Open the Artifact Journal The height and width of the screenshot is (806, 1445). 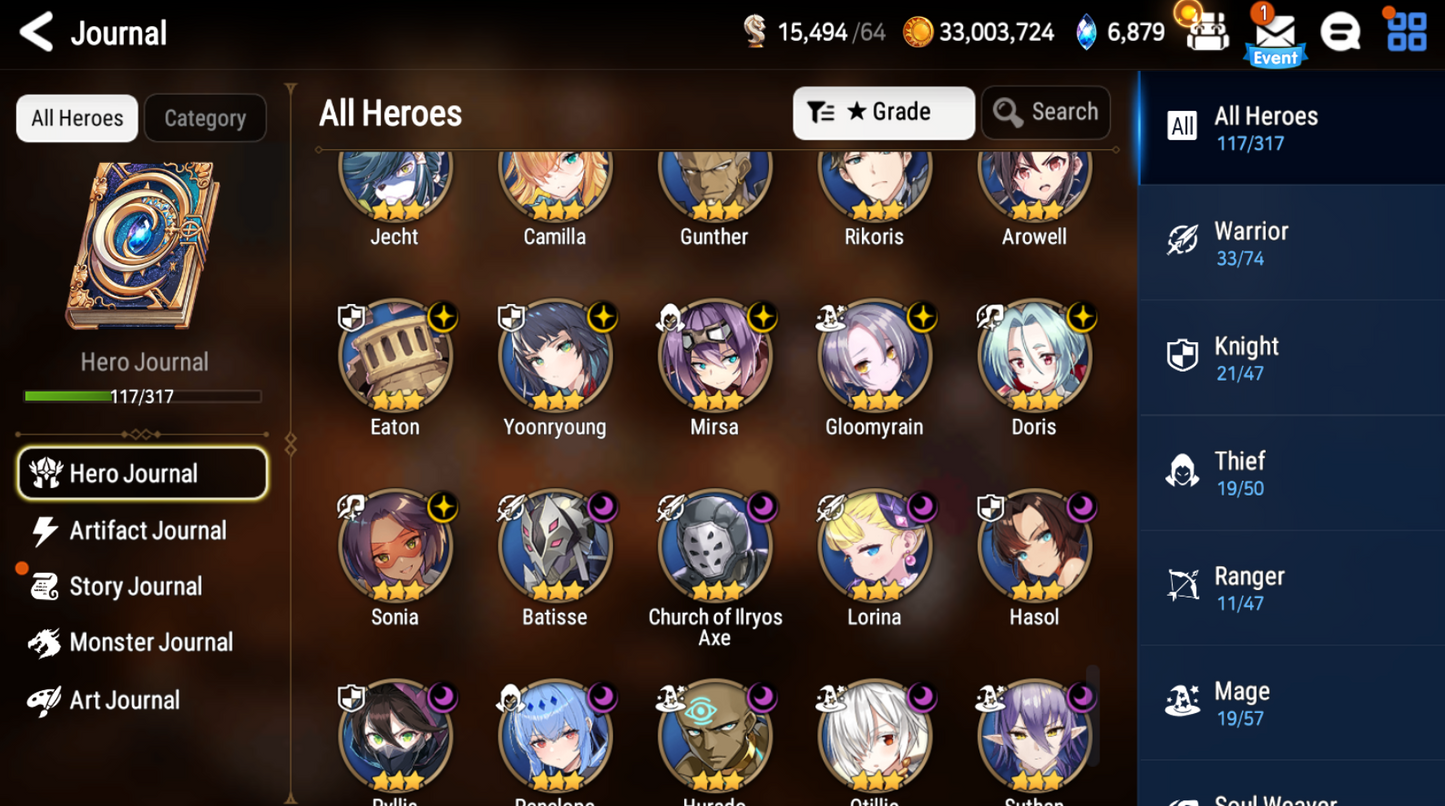tap(146, 531)
